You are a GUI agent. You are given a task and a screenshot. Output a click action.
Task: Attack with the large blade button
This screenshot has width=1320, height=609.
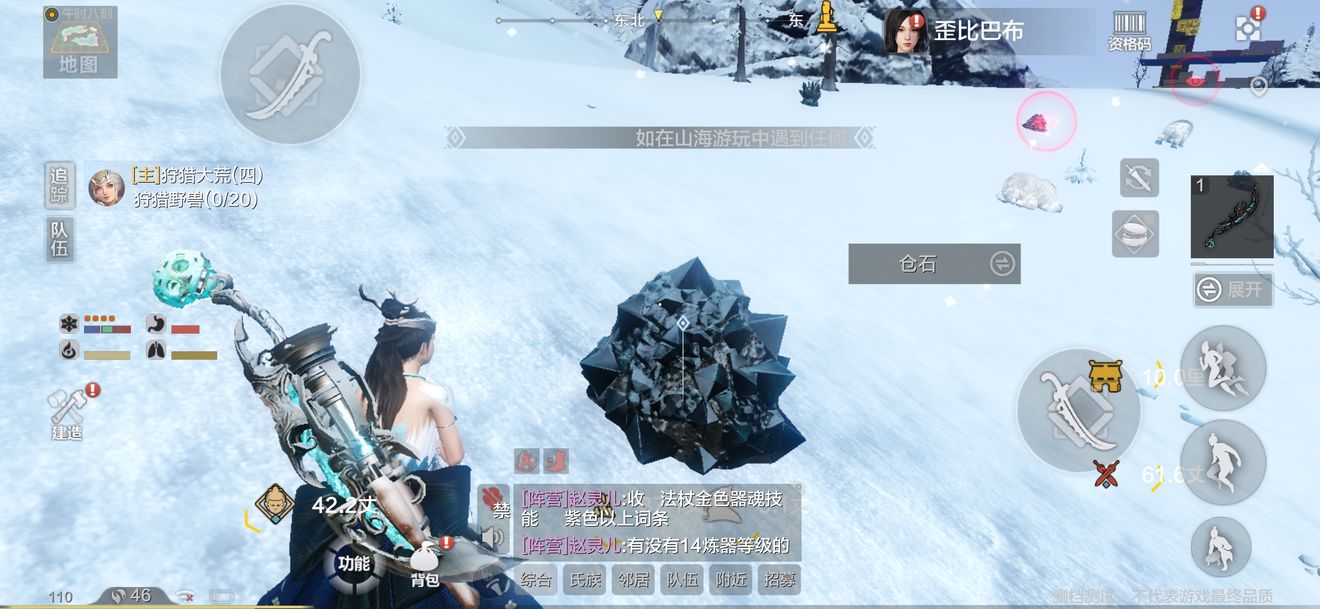point(1078,409)
